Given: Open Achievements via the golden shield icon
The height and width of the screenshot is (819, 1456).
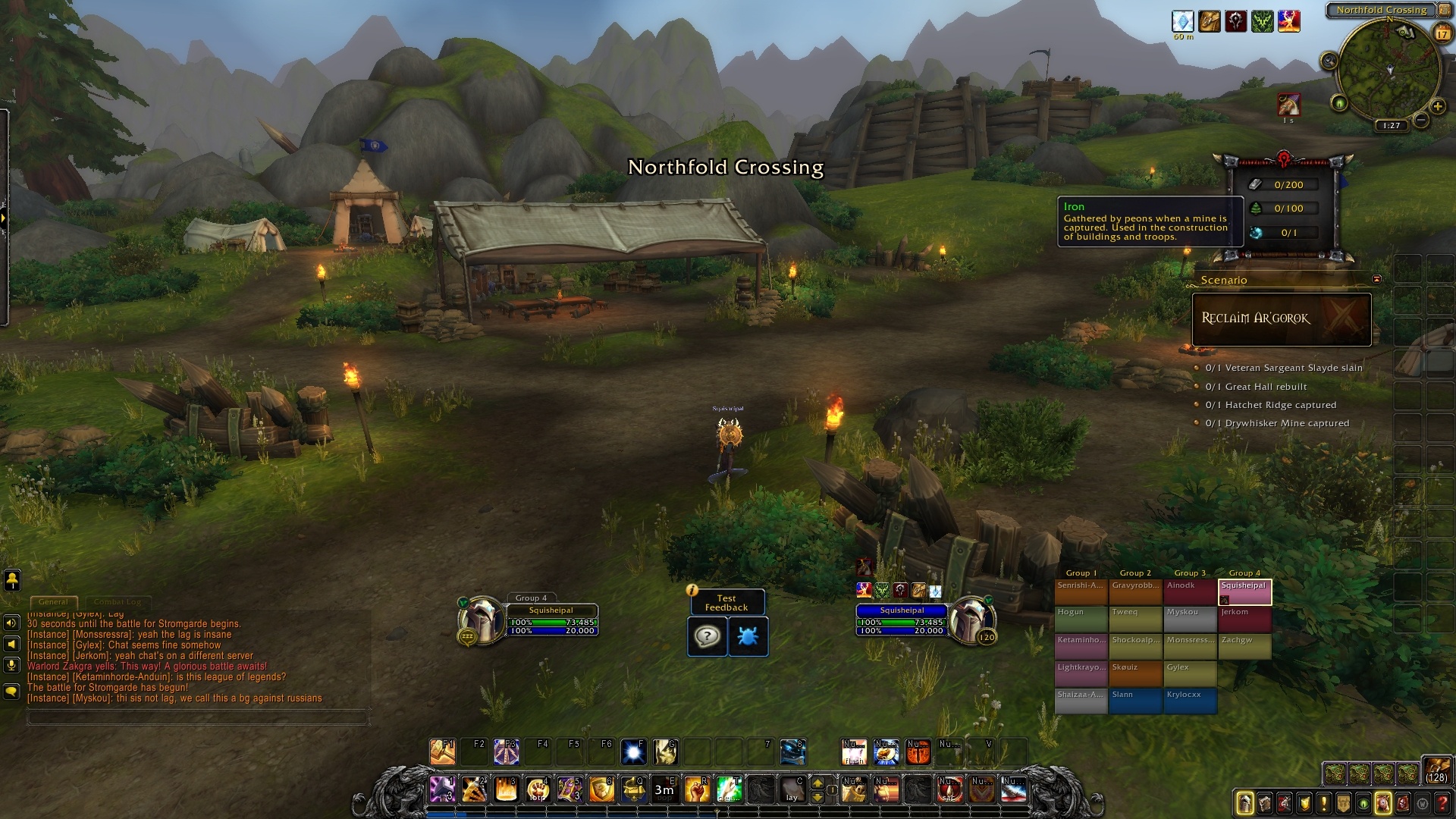Looking at the screenshot, I should [1304, 803].
